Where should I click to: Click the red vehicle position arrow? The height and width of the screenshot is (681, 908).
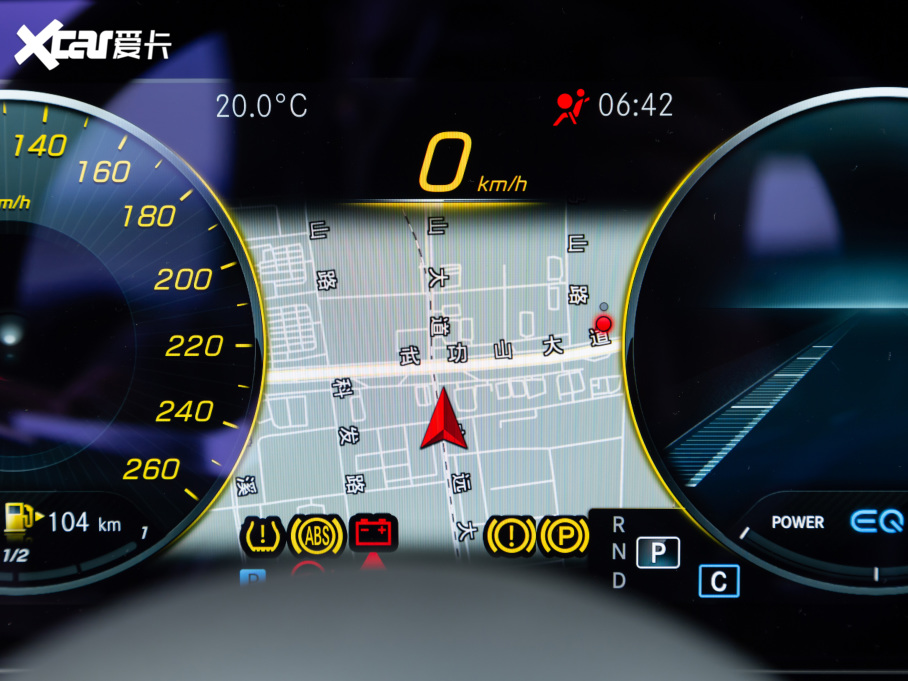coord(443,421)
